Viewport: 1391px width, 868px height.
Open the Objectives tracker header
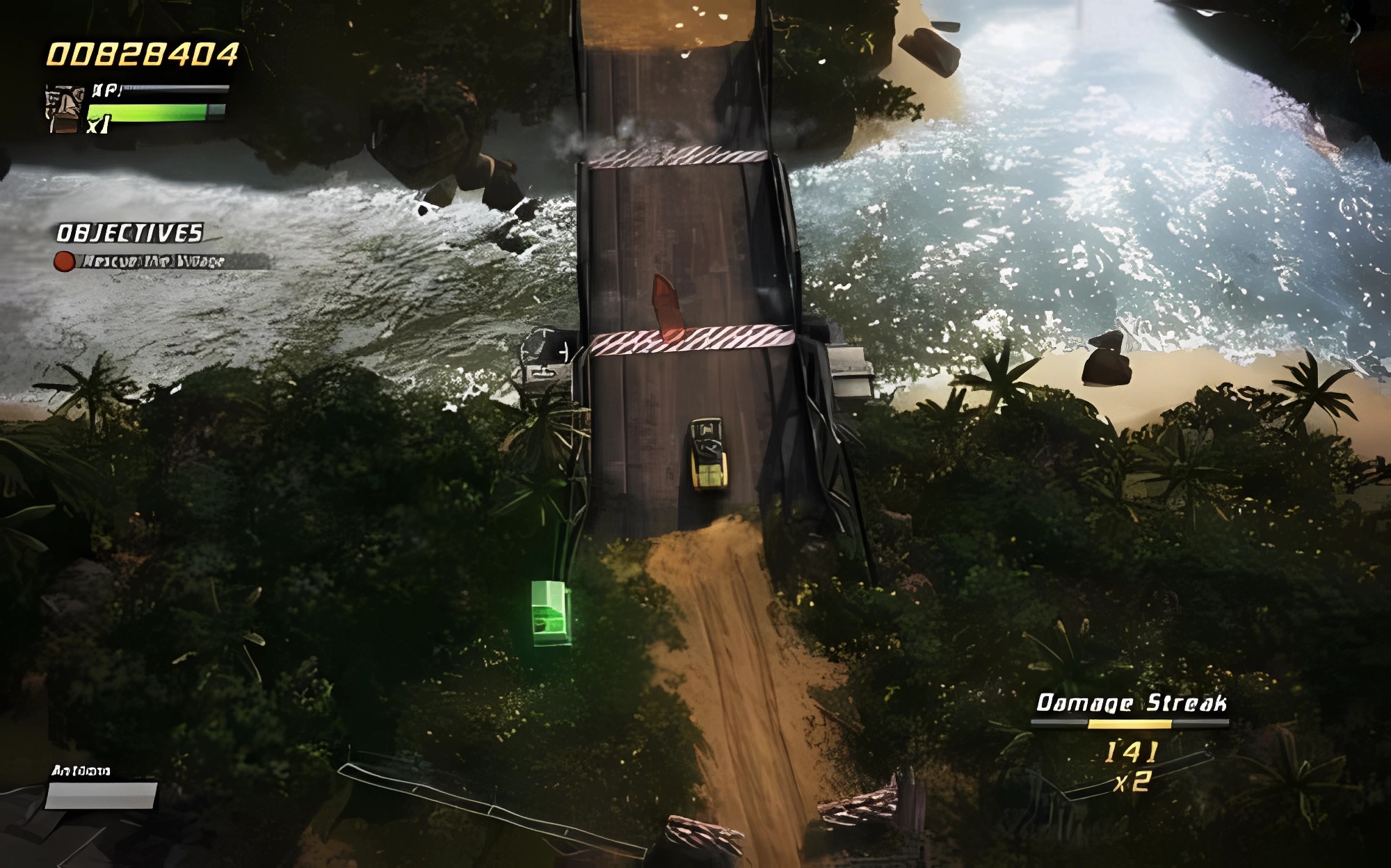coord(130,233)
